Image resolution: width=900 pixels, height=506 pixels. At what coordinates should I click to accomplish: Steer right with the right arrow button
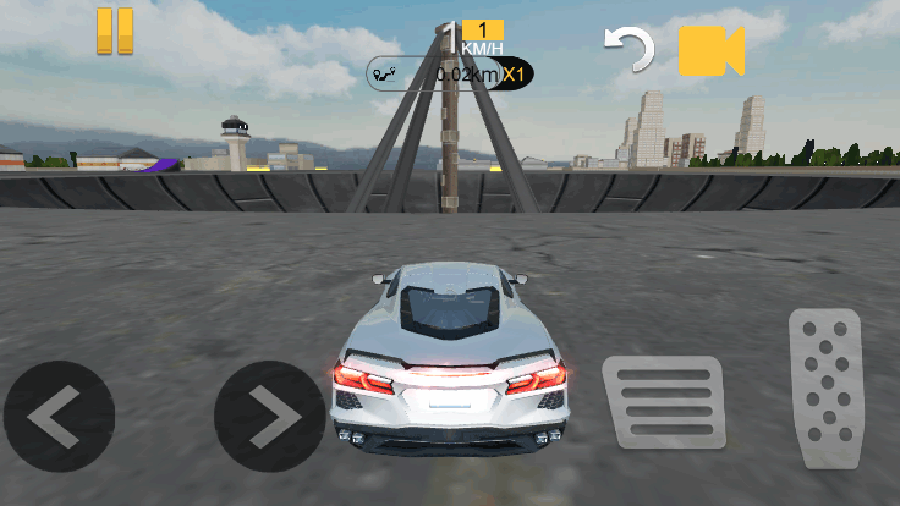[x=269, y=416]
